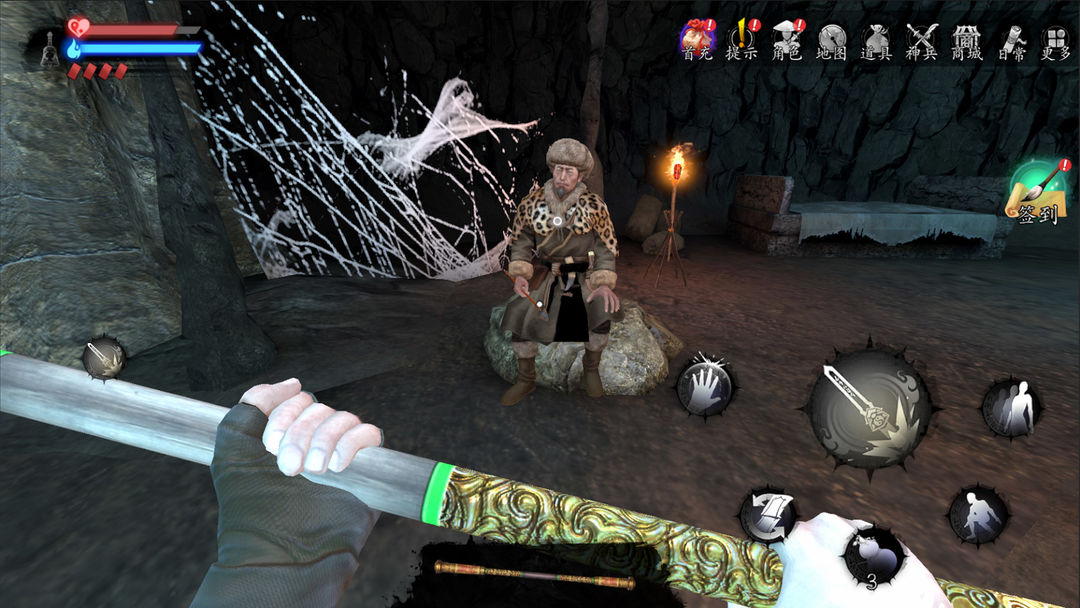
Task: Activate the double-silhouette dodge skill
Action: click(x=1010, y=408)
